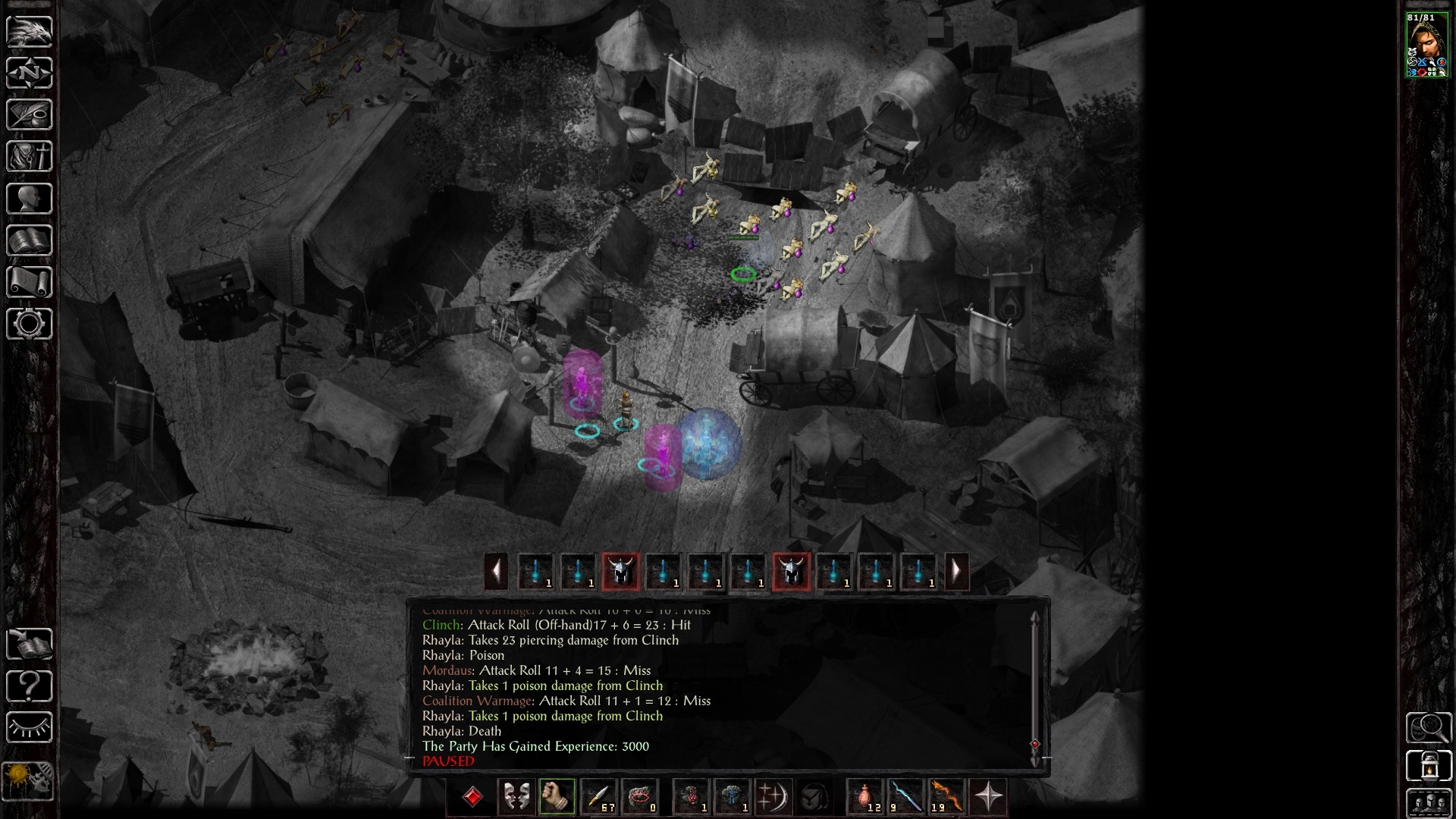
Task: Open the mage spellbook button
Action: click(x=30, y=240)
